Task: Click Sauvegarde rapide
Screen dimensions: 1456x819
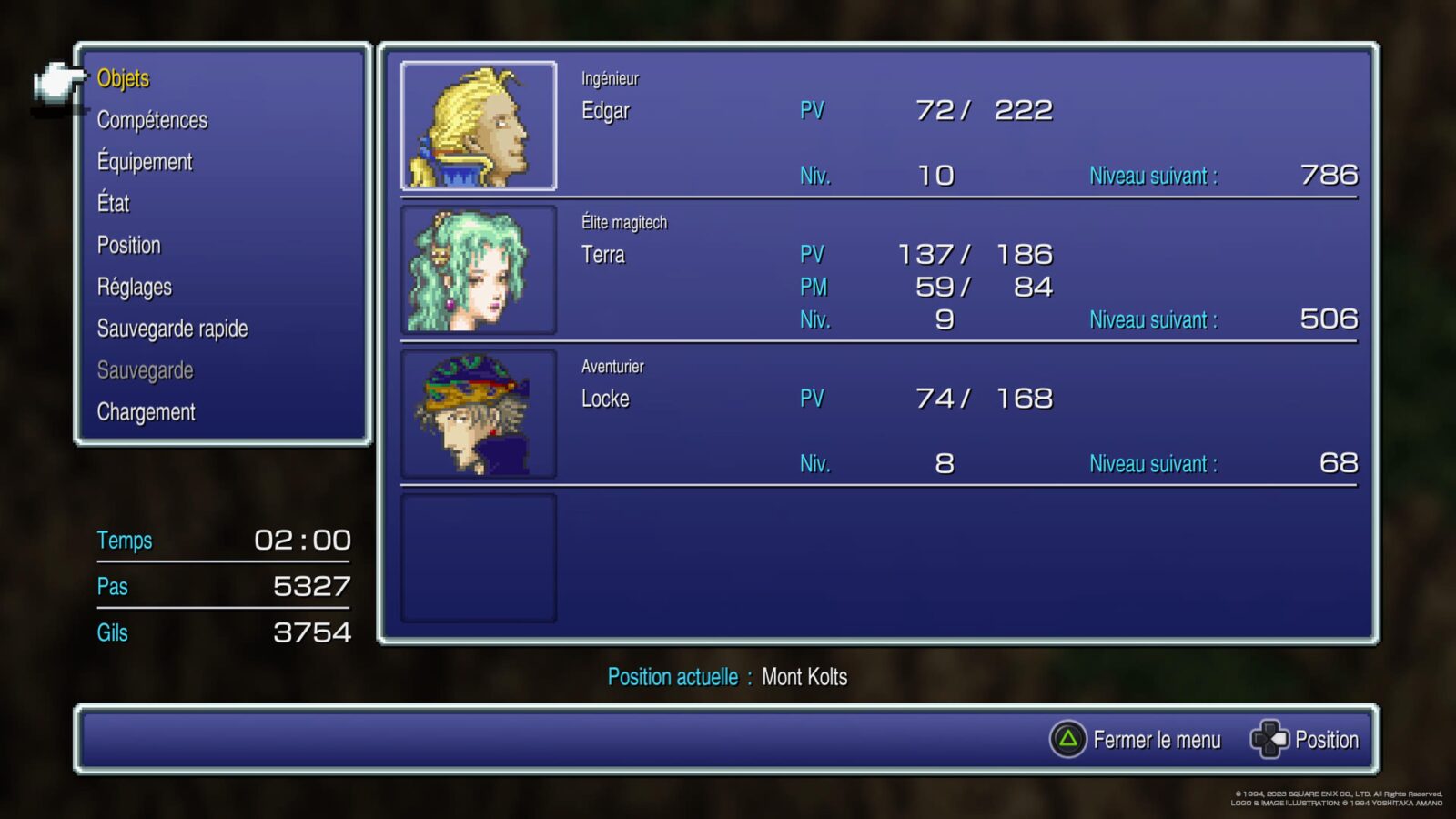Action: (173, 329)
